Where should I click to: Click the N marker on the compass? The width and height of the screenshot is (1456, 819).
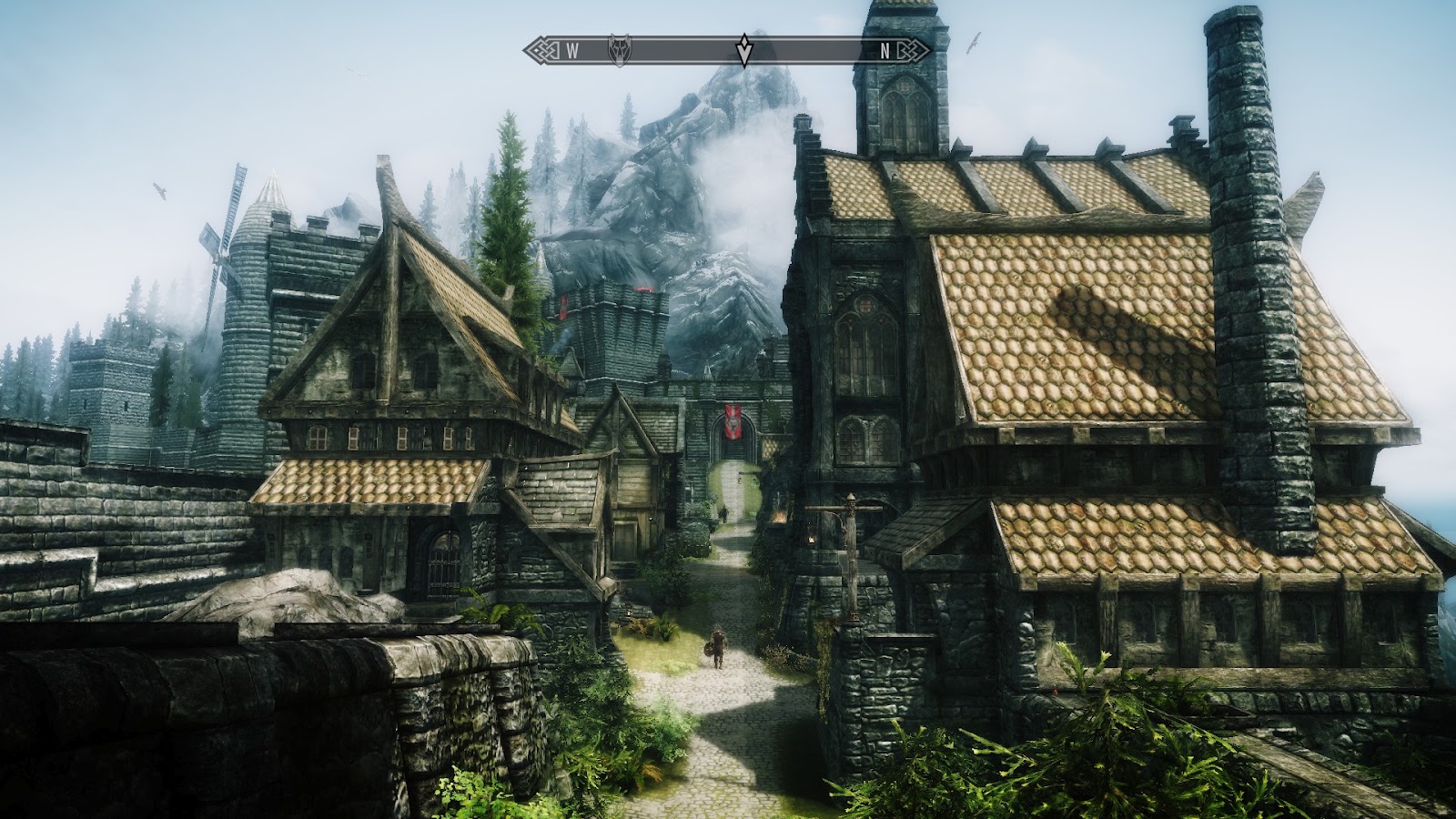tap(885, 51)
